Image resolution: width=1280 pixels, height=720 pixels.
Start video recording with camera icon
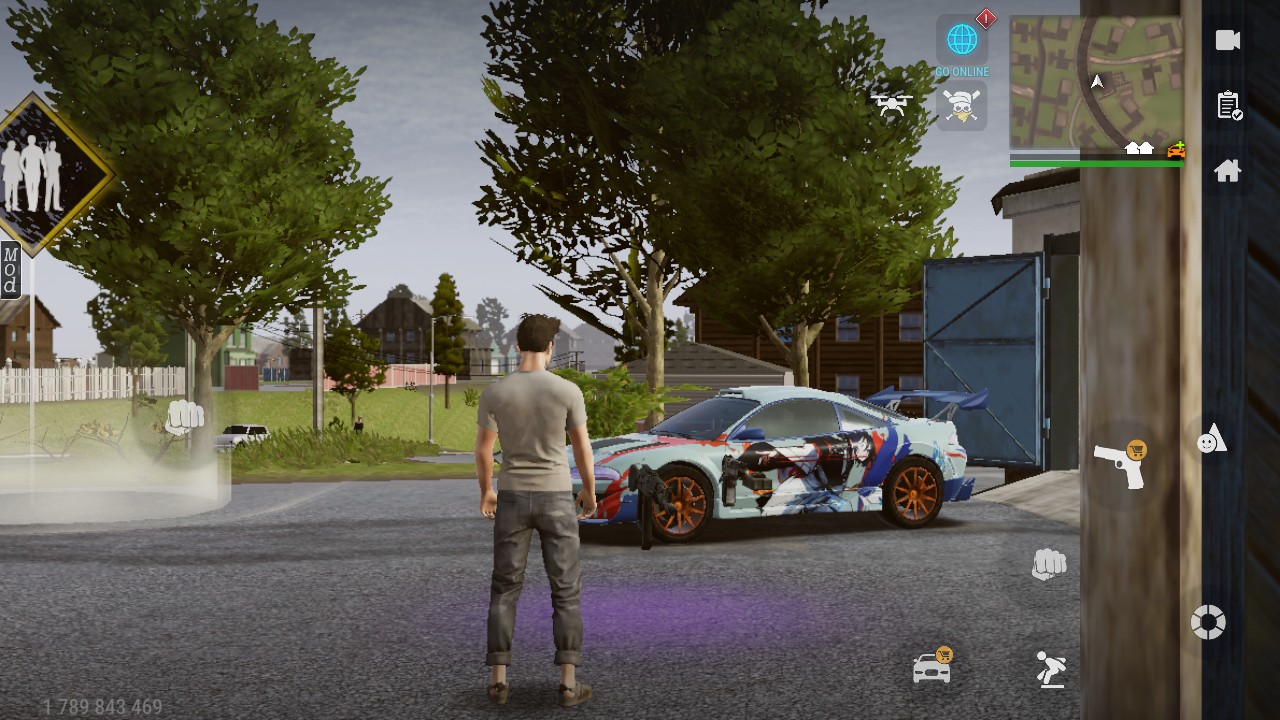(1228, 40)
